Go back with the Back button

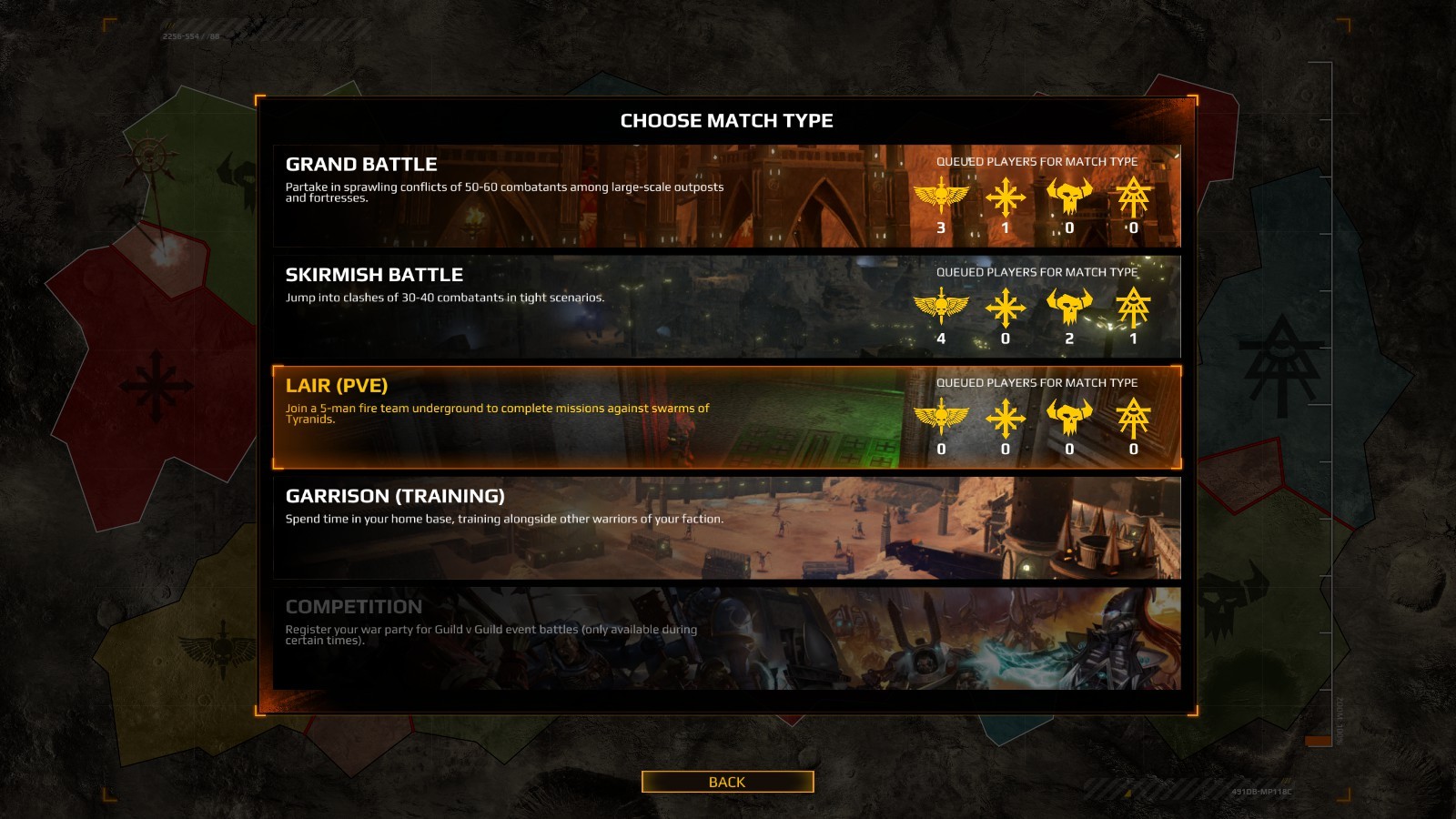pos(727,782)
